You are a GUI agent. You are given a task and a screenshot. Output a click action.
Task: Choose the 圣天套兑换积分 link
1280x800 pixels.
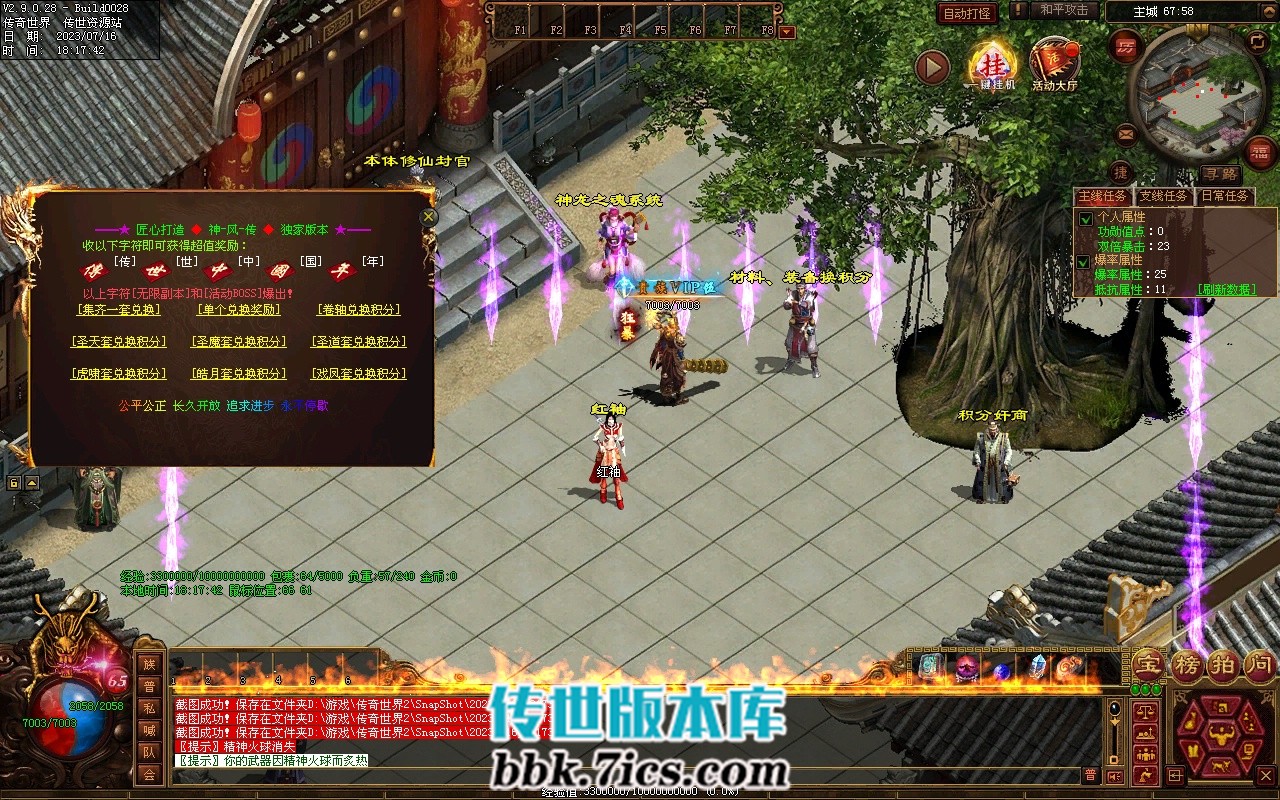click(118, 342)
